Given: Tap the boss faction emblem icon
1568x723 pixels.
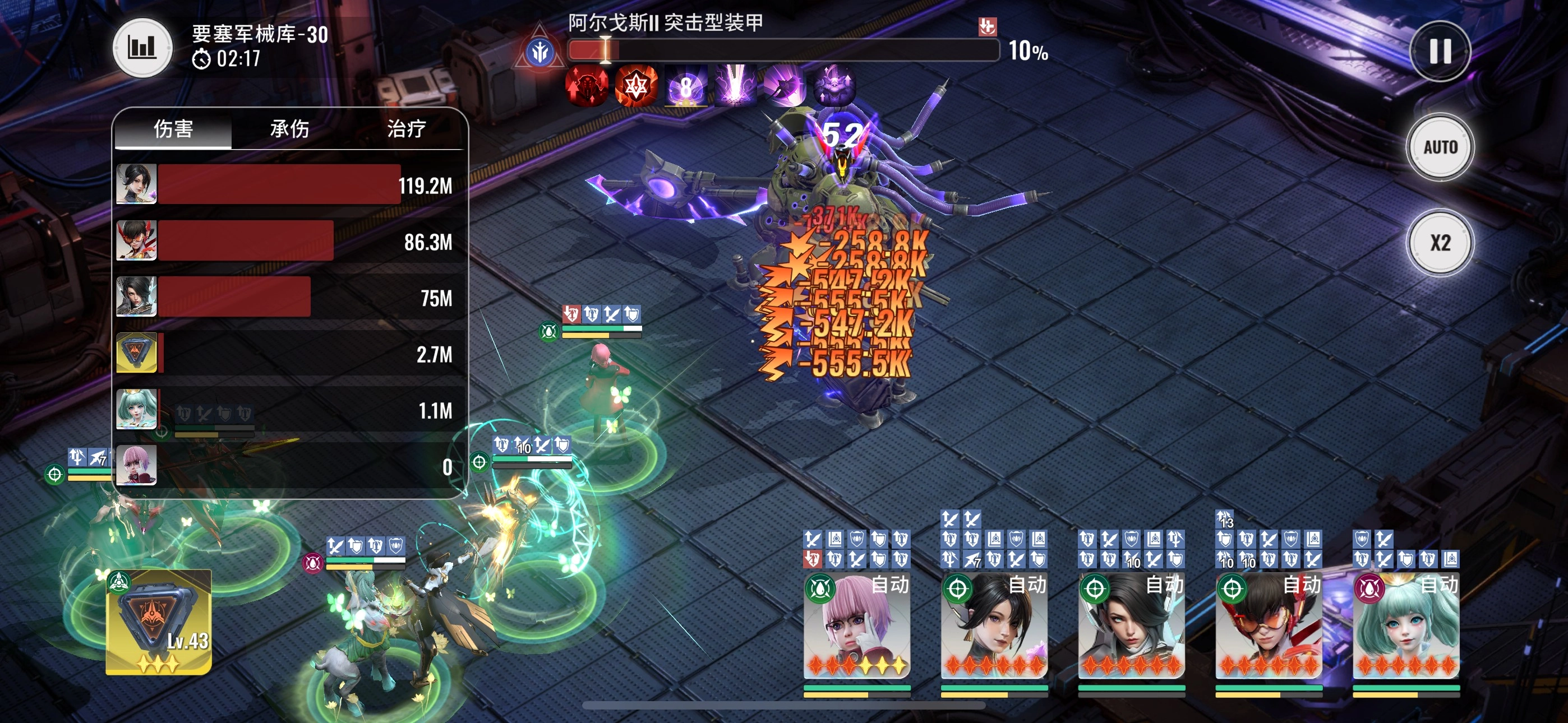Looking at the screenshot, I should click(x=539, y=52).
